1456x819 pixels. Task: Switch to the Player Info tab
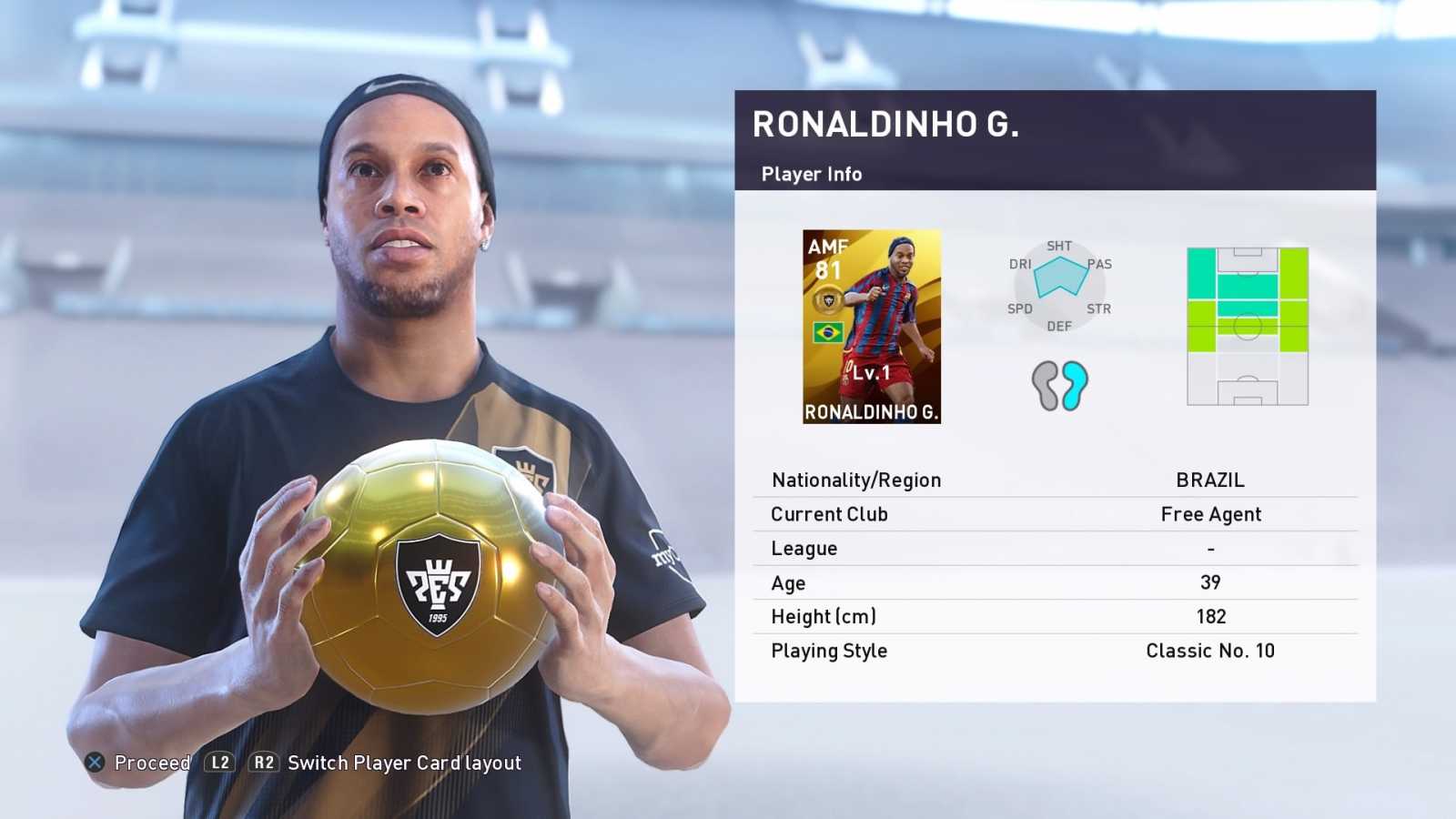tap(810, 175)
